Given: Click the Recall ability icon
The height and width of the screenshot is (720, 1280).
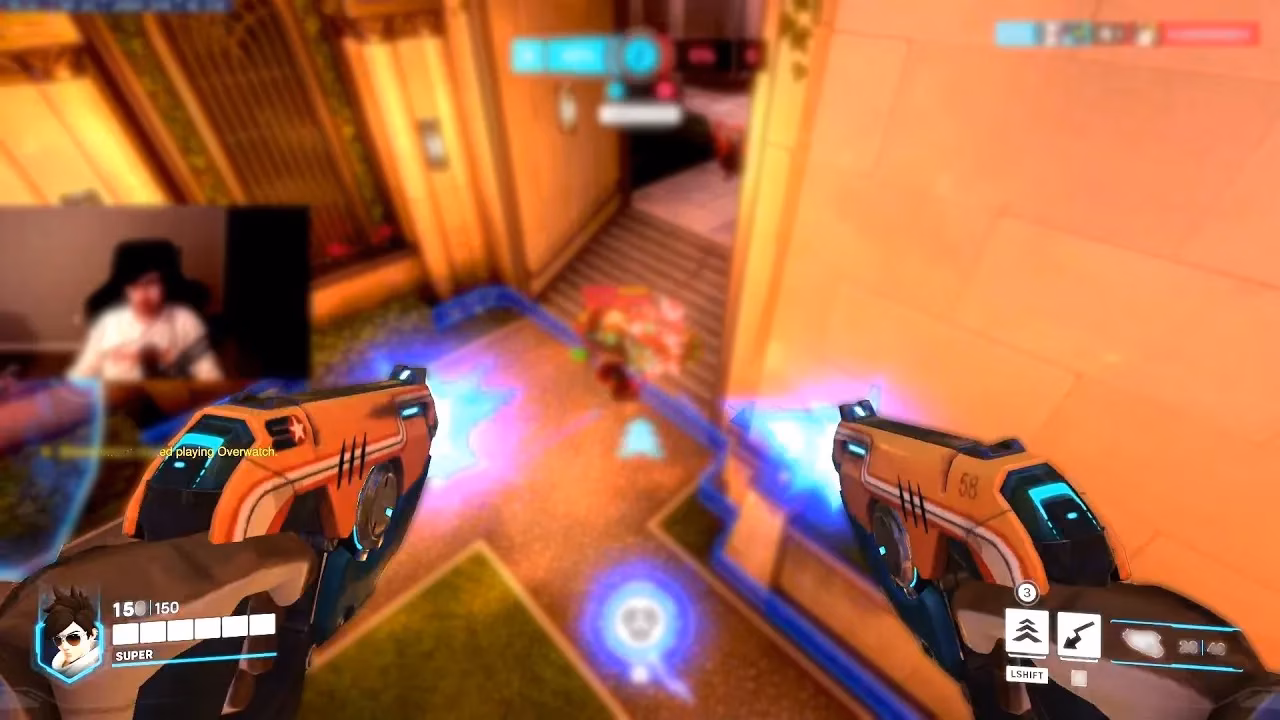Looking at the screenshot, I should coord(1077,631).
